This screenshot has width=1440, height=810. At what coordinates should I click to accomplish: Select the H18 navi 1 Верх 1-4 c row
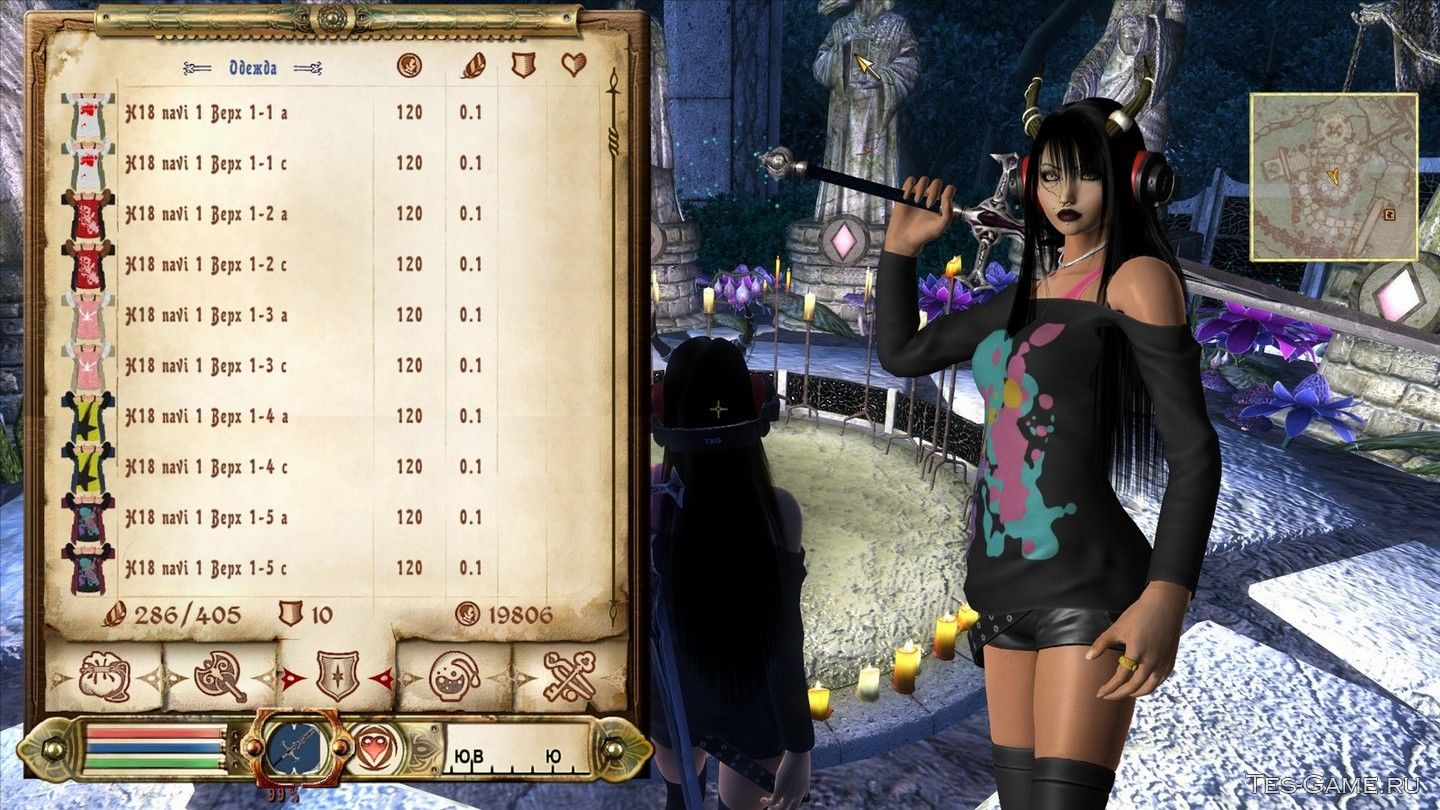coord(205,467)
